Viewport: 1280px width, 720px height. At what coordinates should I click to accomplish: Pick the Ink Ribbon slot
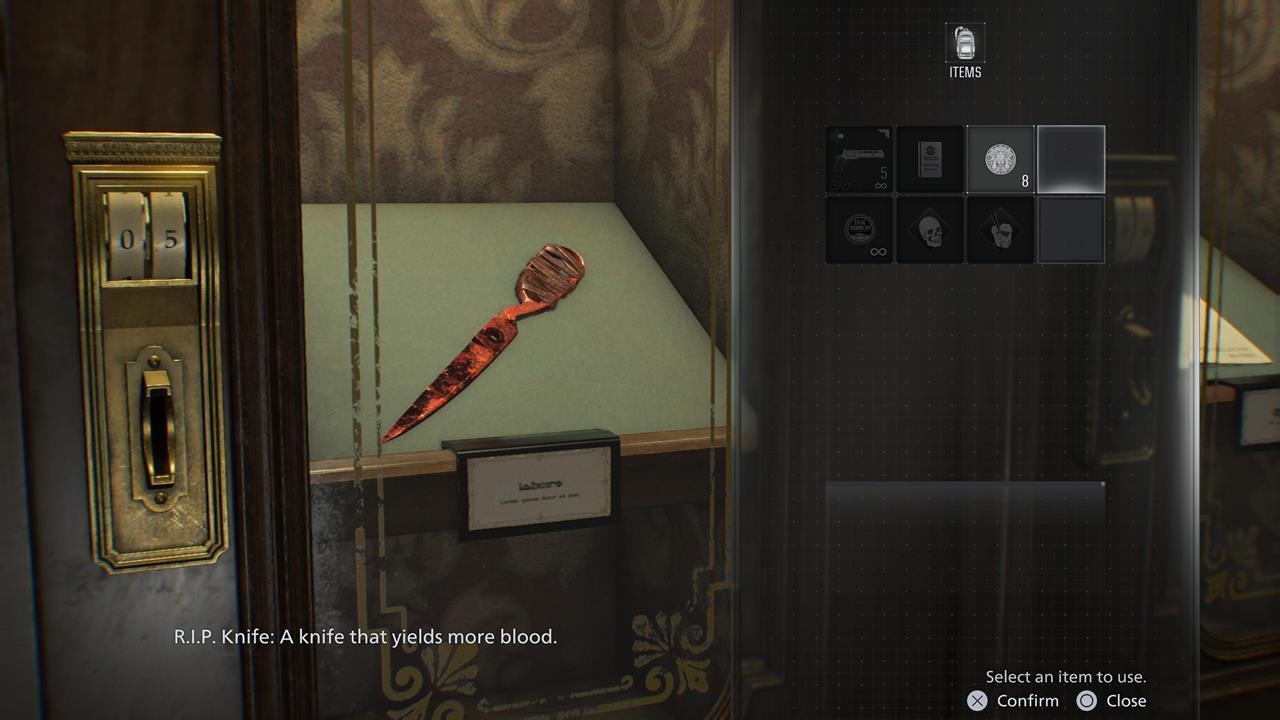860,229
